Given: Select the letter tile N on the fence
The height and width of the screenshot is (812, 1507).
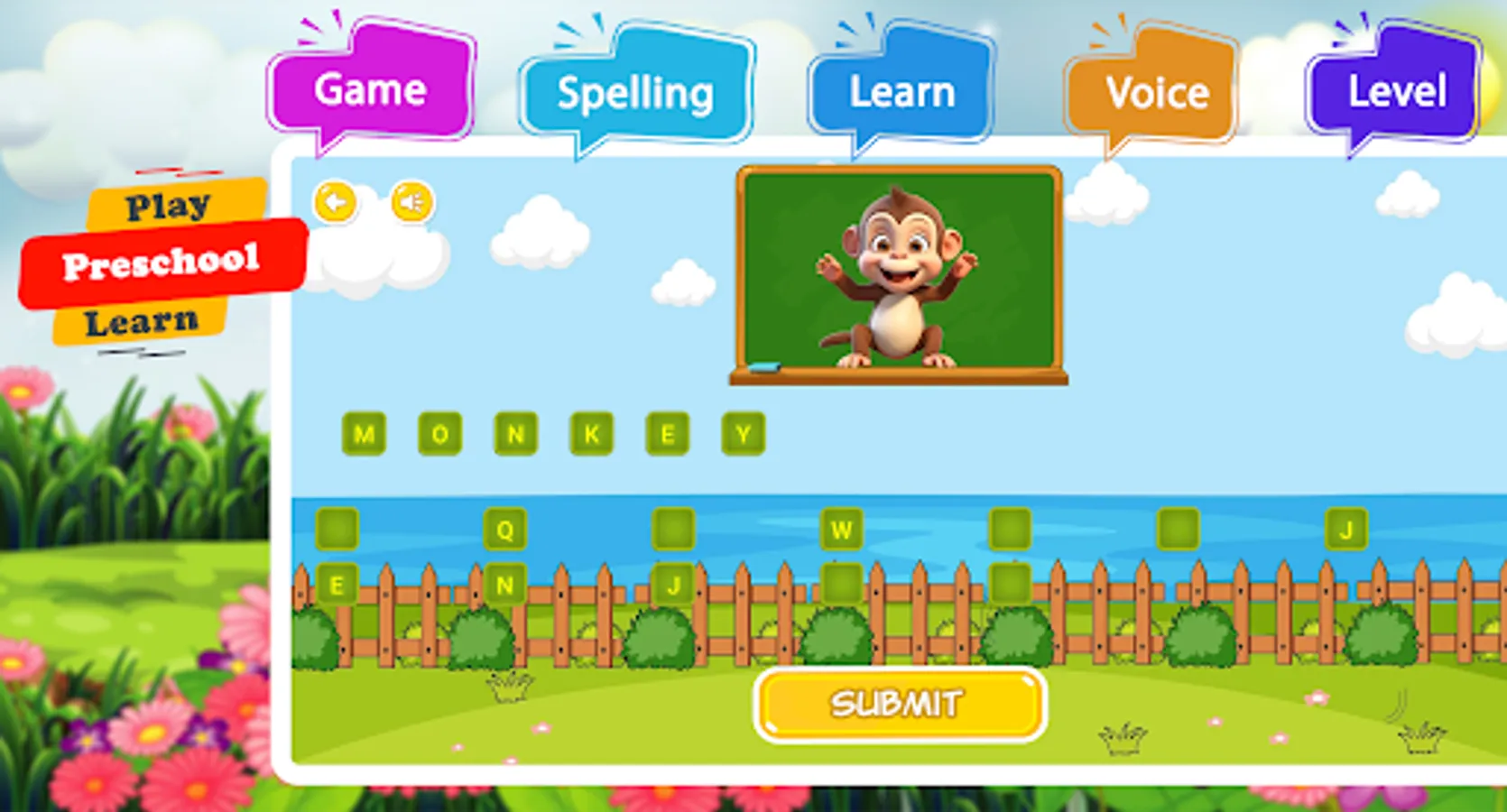Looking at the screenshot, I should click(504, 585).
